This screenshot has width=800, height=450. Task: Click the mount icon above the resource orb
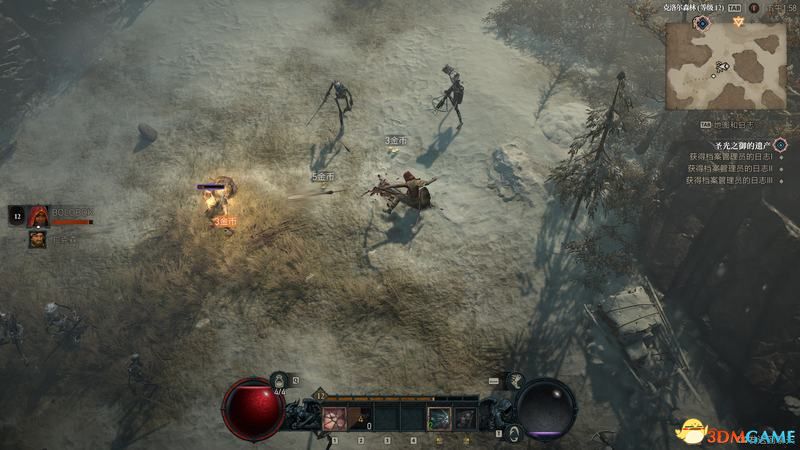pos(515,380)
